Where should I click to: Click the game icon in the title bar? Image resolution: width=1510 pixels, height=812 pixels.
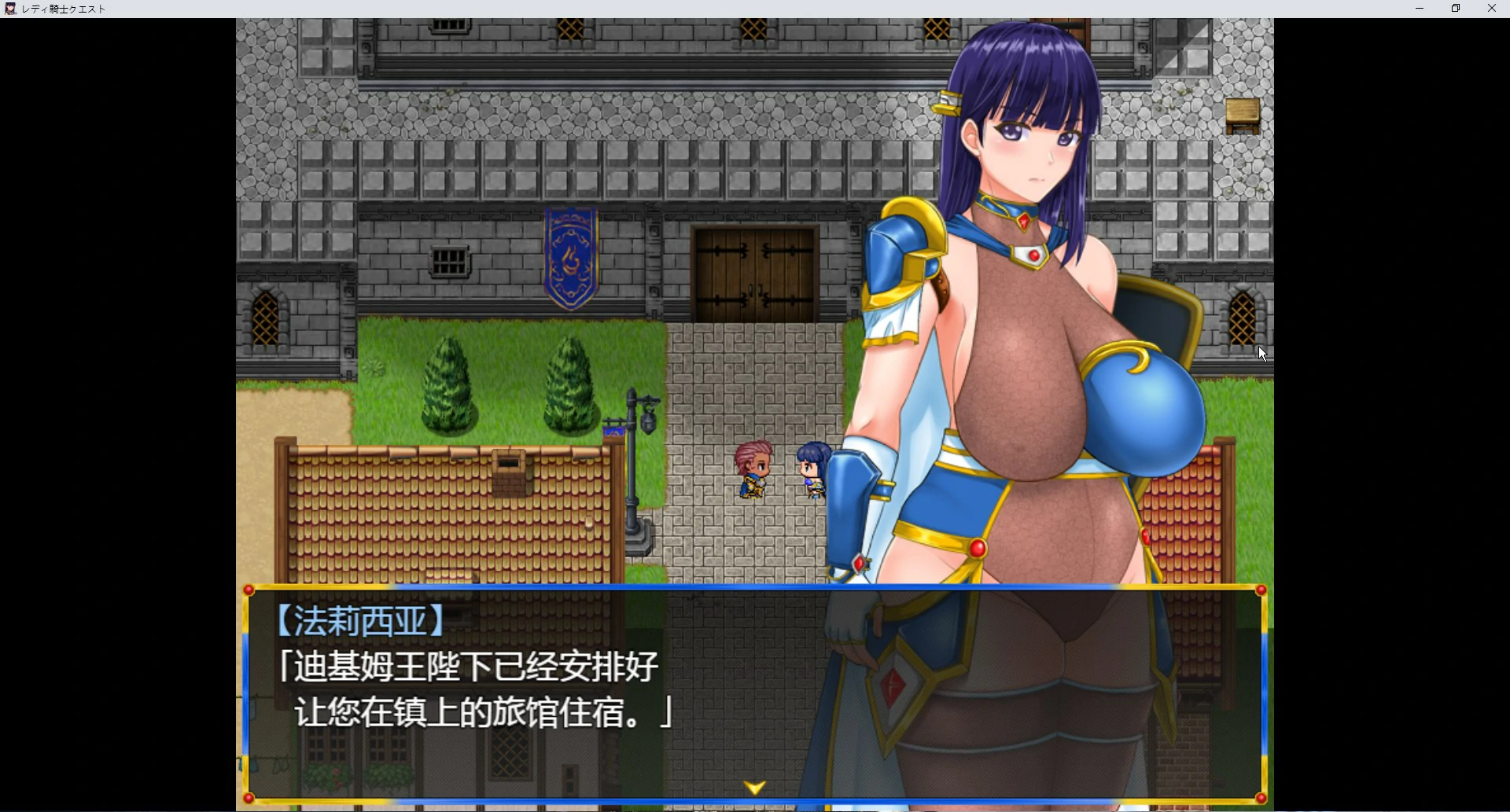[x=10, y=9]
